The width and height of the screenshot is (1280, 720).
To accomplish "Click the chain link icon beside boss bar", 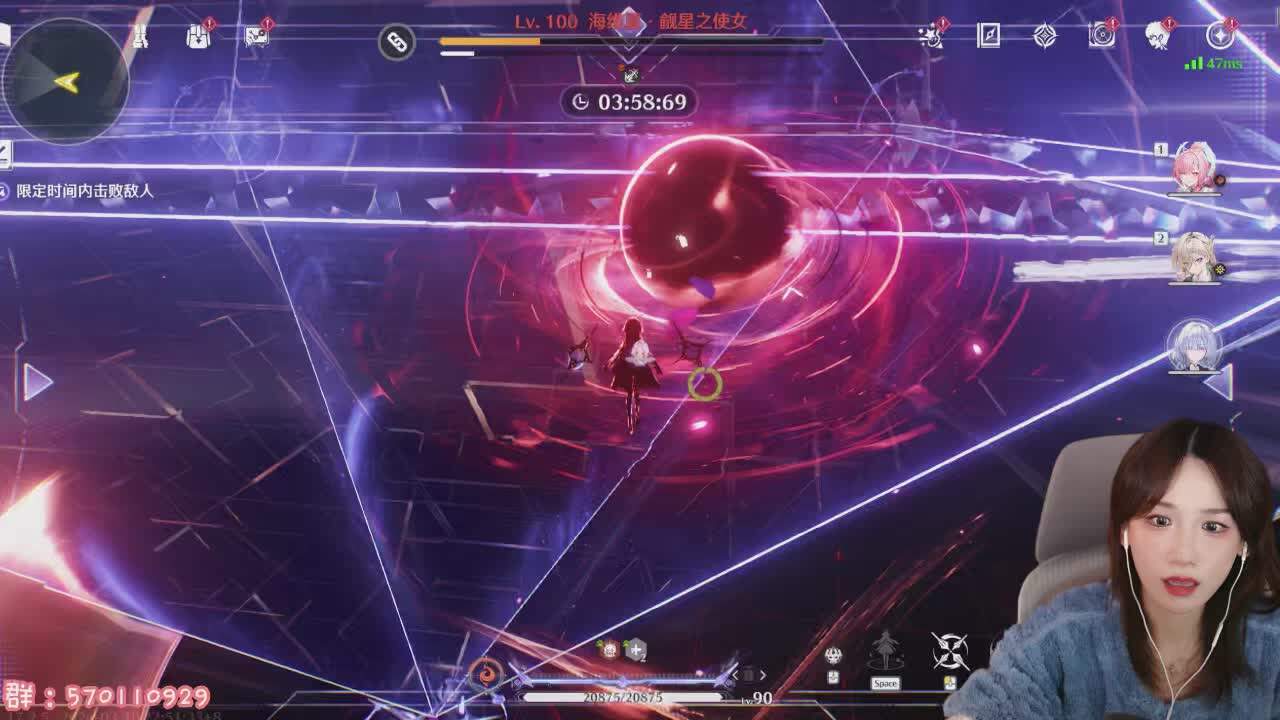I will pyautogui.click(x=397, y=42).
